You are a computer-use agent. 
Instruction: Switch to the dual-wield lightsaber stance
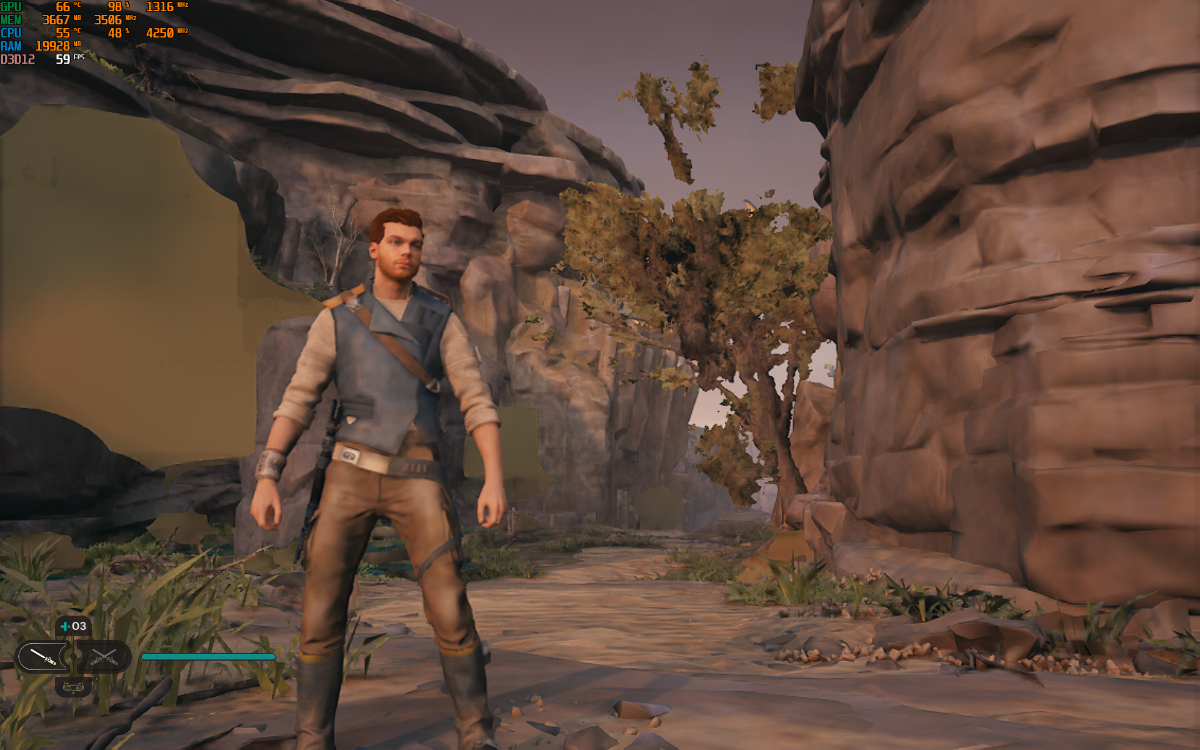[104, 657]
